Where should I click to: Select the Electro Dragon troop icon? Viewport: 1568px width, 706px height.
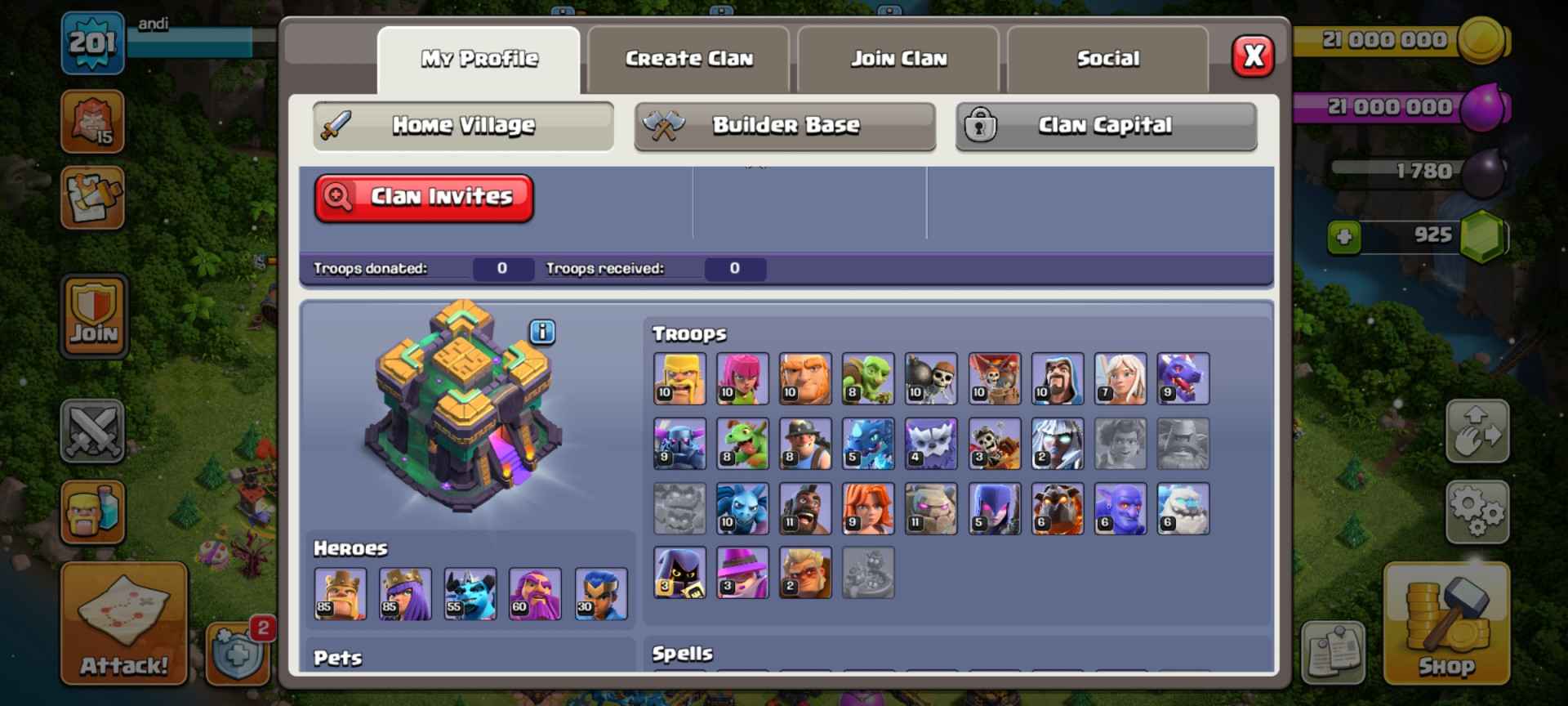(x=869, y=444)
